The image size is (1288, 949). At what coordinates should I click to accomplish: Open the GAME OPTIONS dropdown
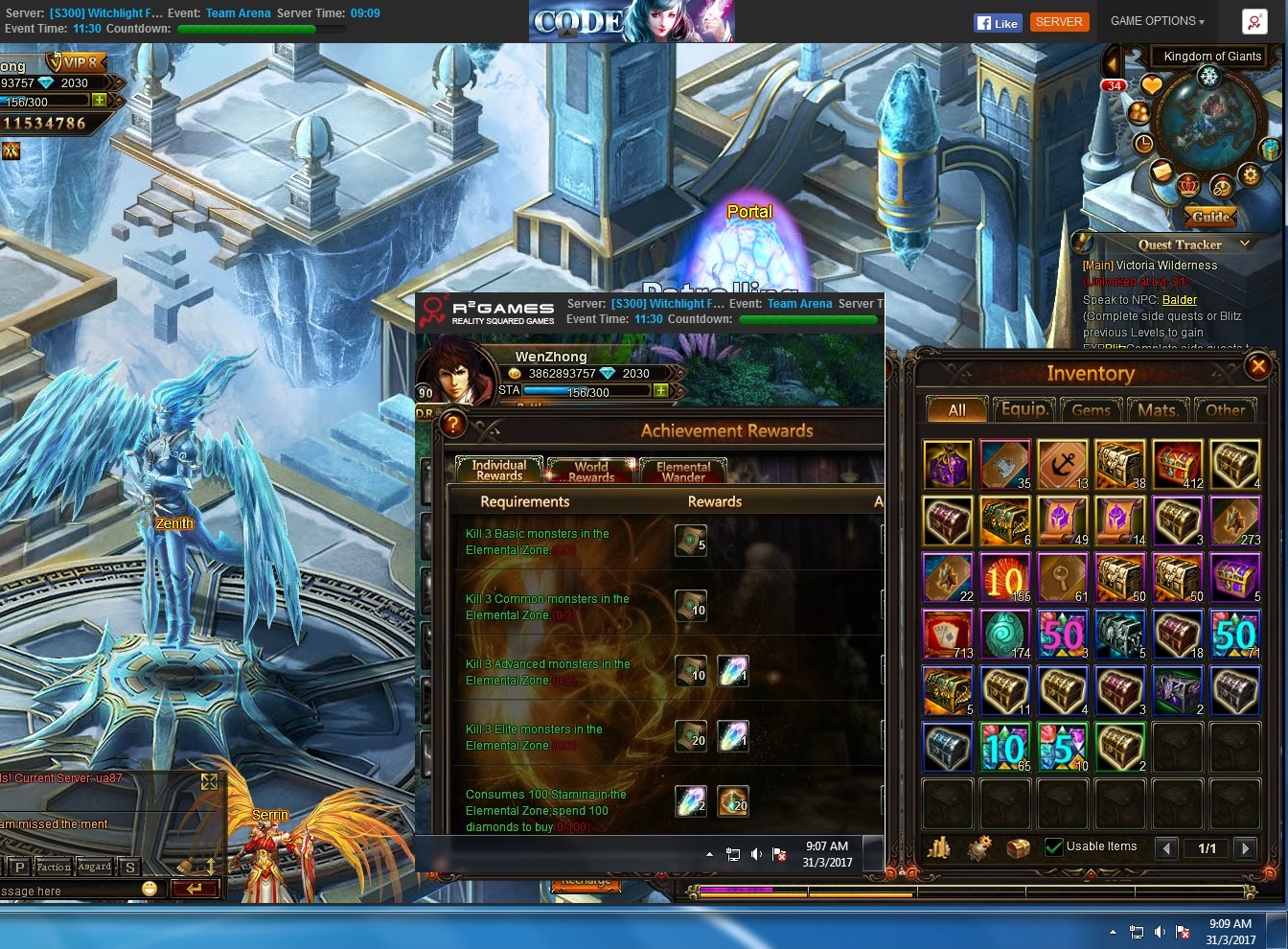1157,21
